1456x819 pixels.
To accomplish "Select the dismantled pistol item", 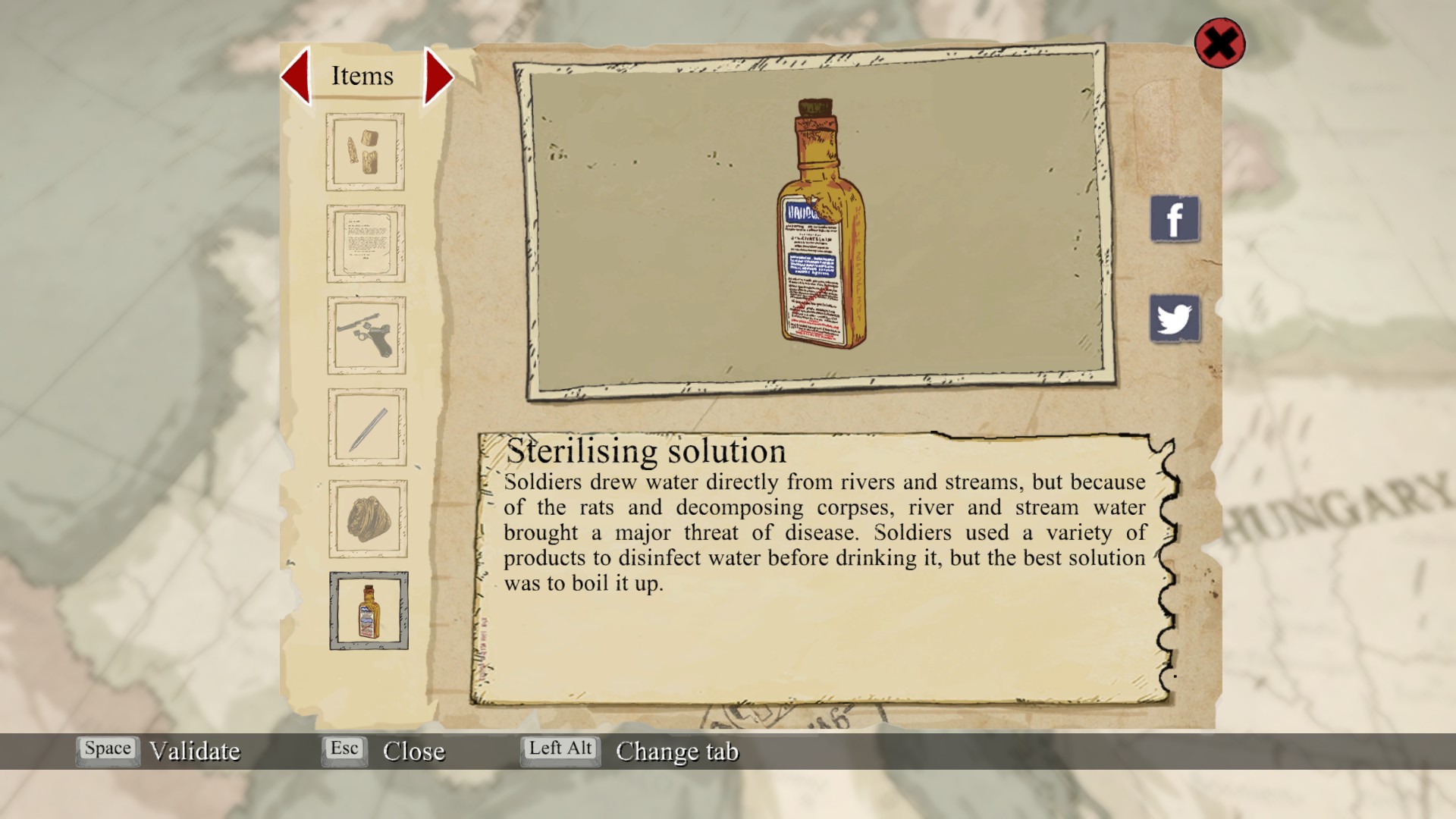I will coord(366,335).
